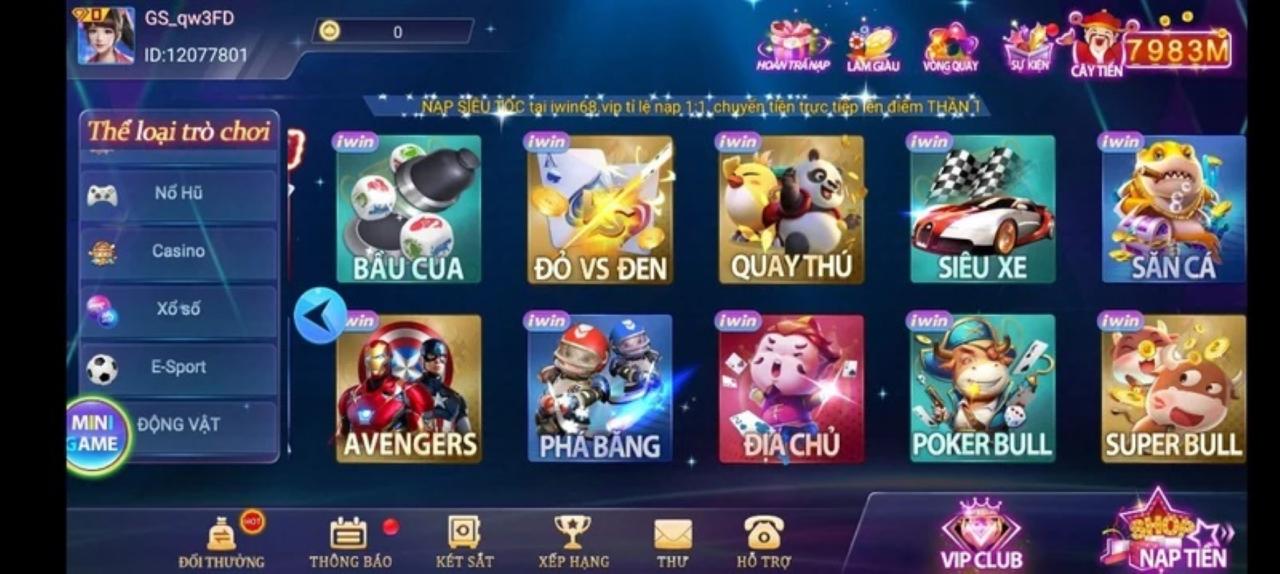
Task: Switch to the Nổ Hũ category
Action: [178, 194]
